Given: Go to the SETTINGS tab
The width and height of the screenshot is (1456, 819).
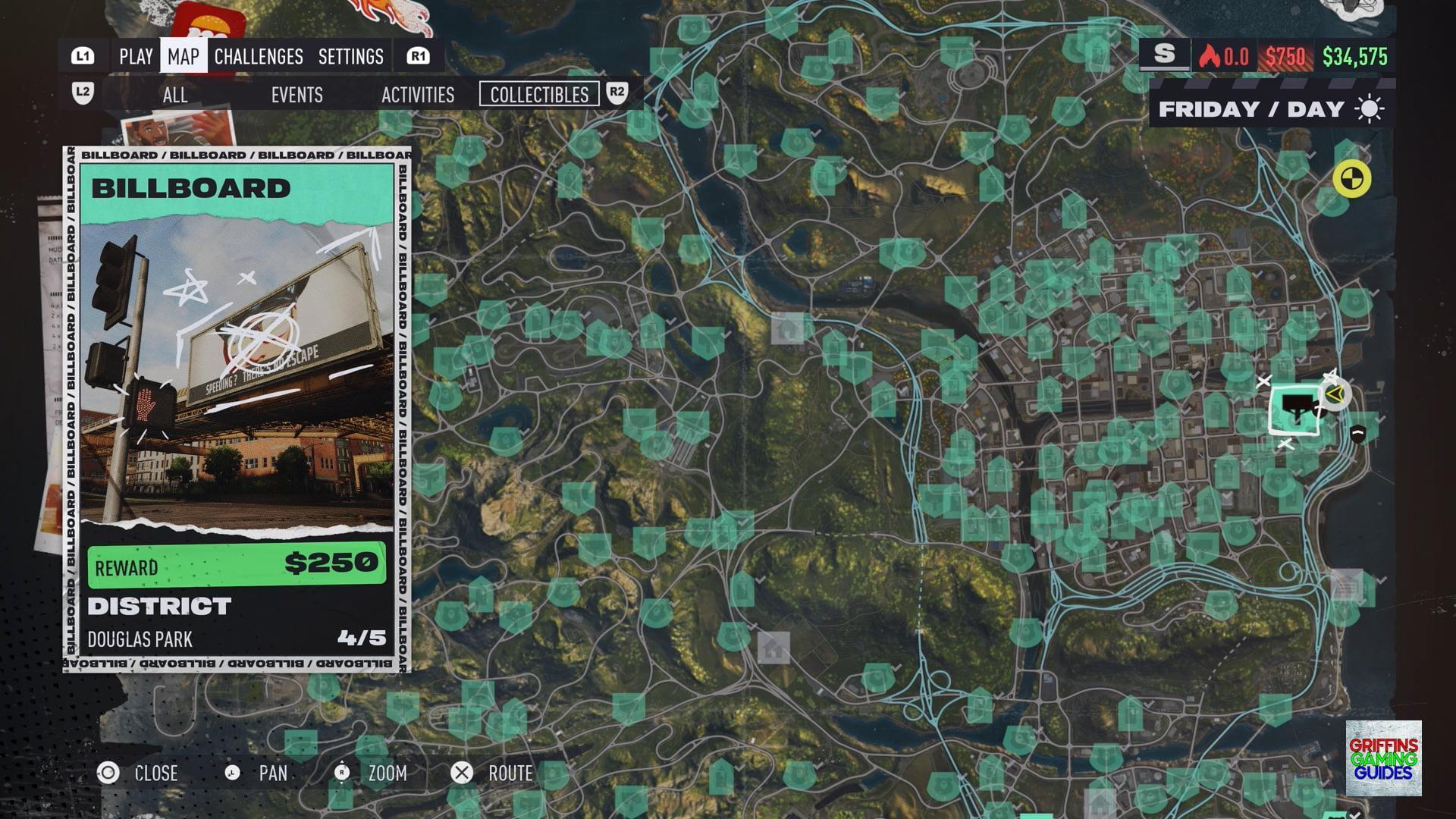Looking at the screenshot, I should [350, 56].
